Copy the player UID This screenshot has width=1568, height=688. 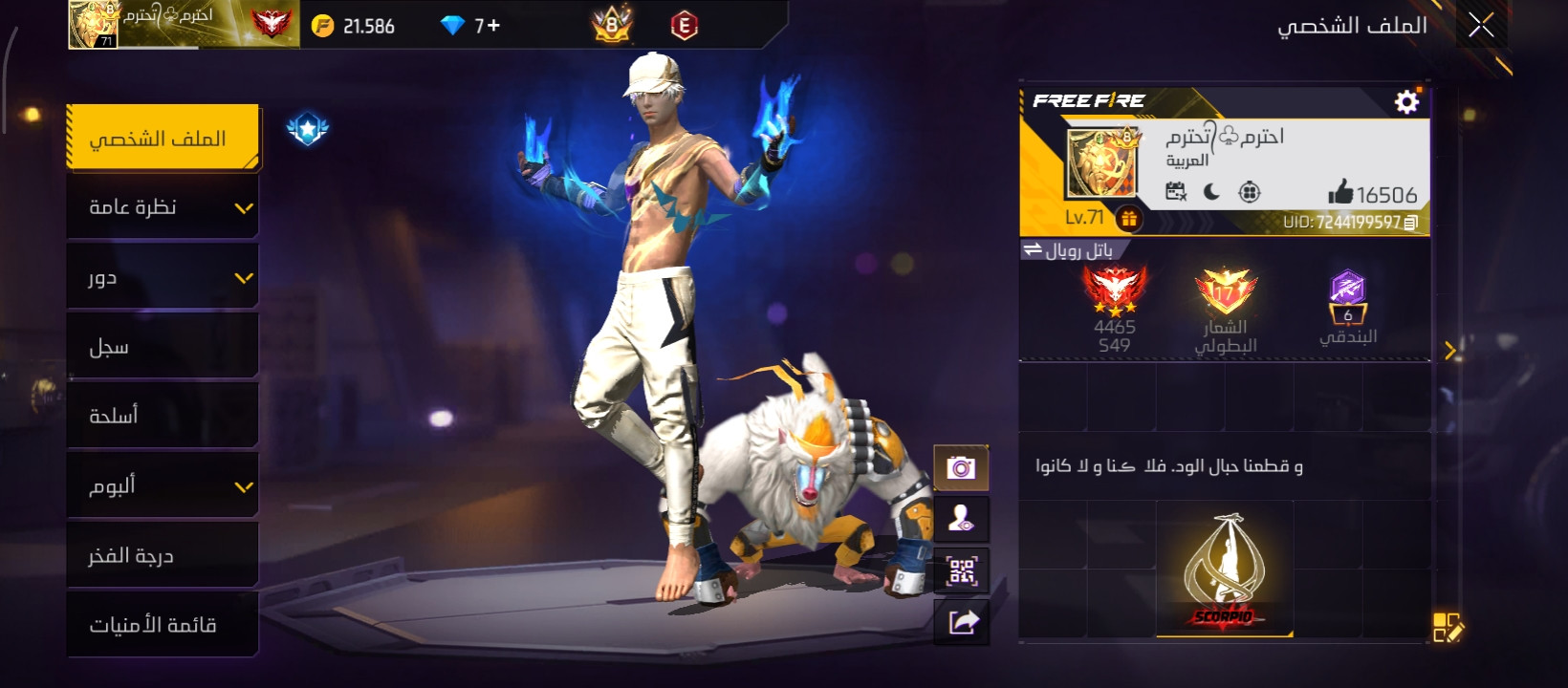(1410, 223)
